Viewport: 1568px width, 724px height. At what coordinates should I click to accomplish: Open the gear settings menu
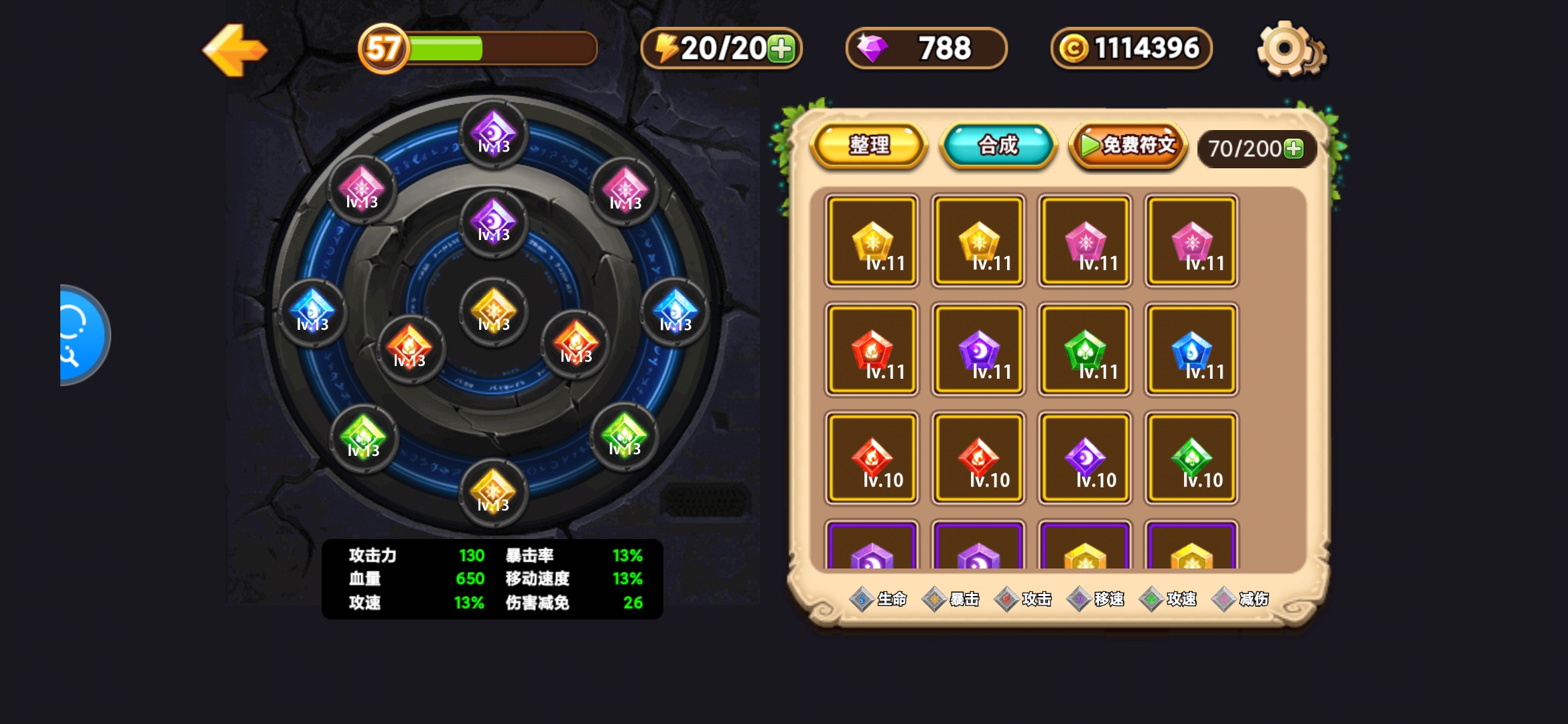click(1288, 49)
